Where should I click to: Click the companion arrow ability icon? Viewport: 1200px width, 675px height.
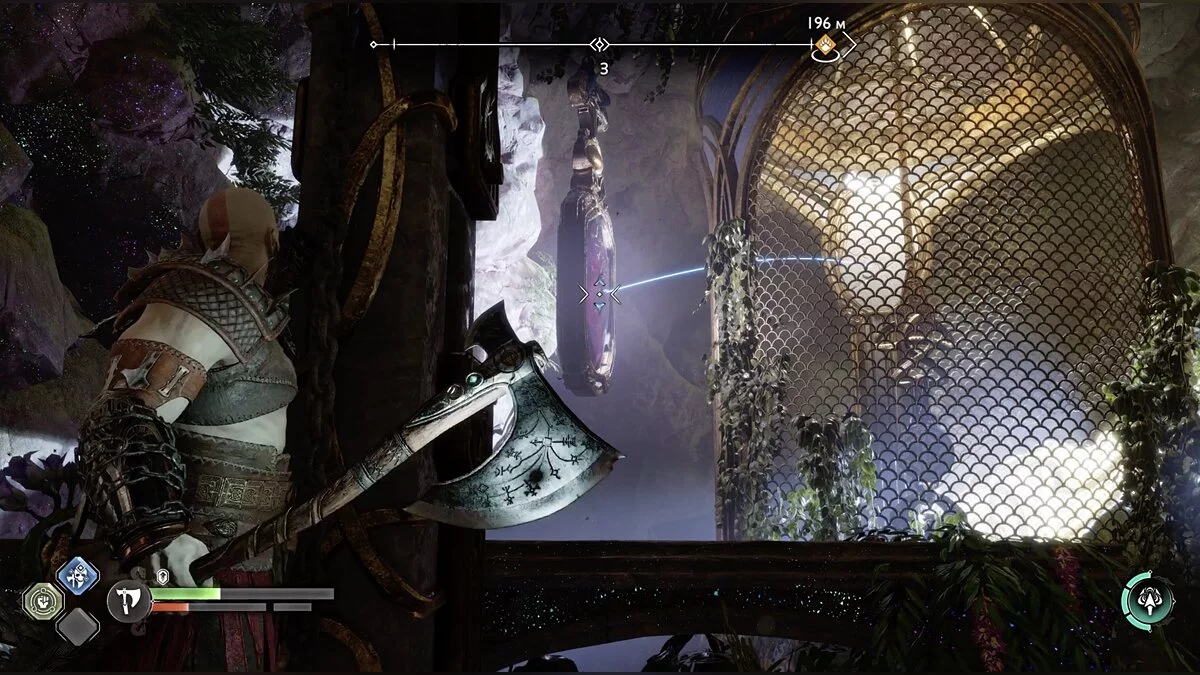(x=1147, y=600)
